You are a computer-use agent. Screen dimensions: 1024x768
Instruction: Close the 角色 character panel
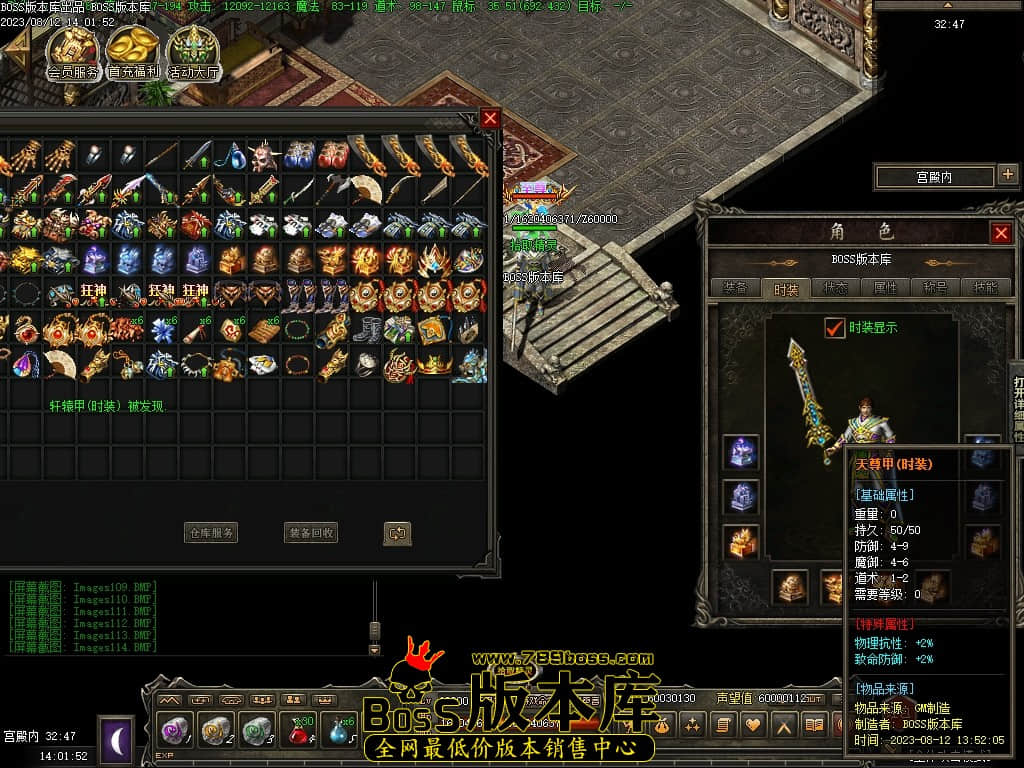pos(1001,233)
